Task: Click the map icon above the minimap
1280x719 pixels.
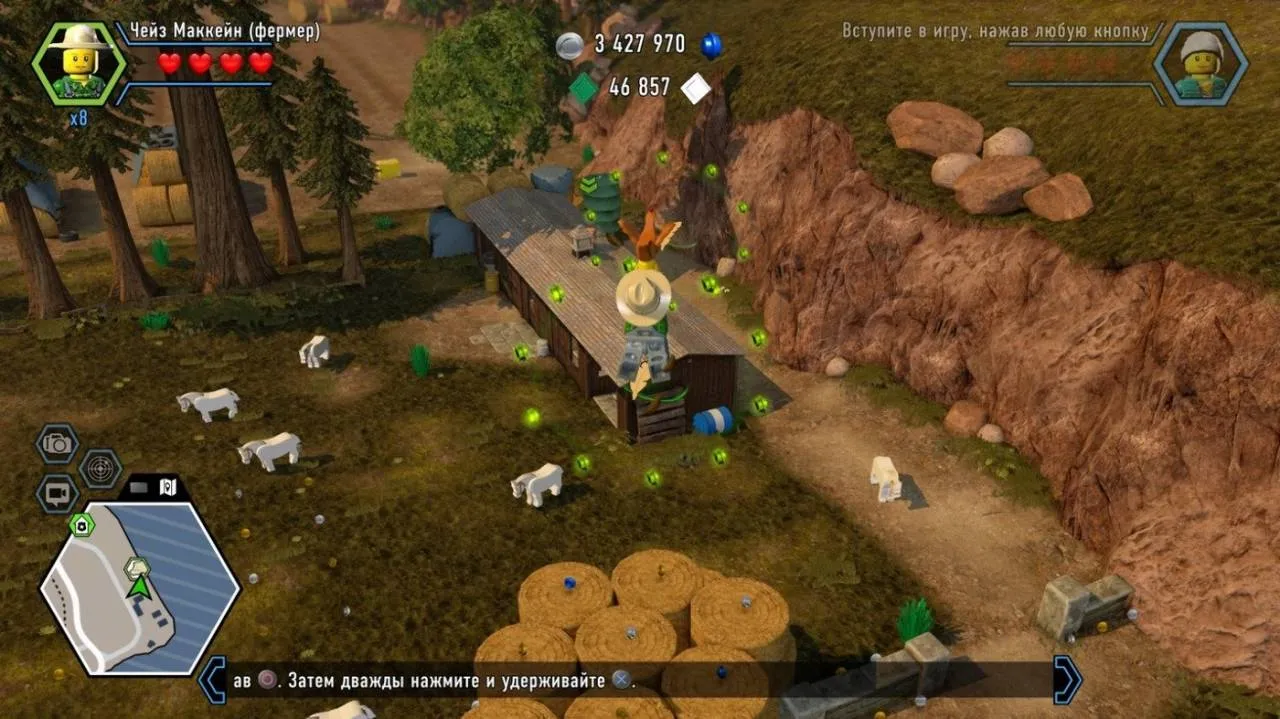Action: tap(167, 487)
